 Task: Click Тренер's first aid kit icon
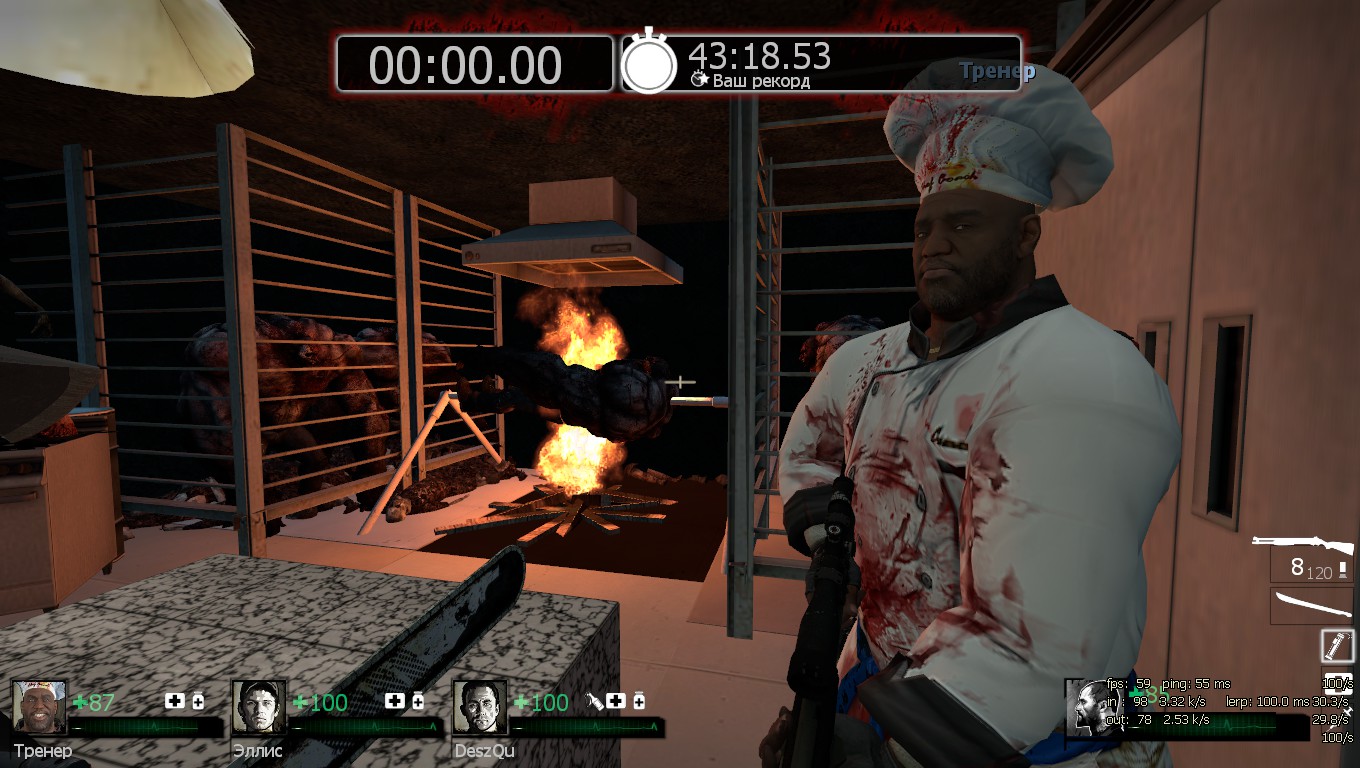click(175, 701)
